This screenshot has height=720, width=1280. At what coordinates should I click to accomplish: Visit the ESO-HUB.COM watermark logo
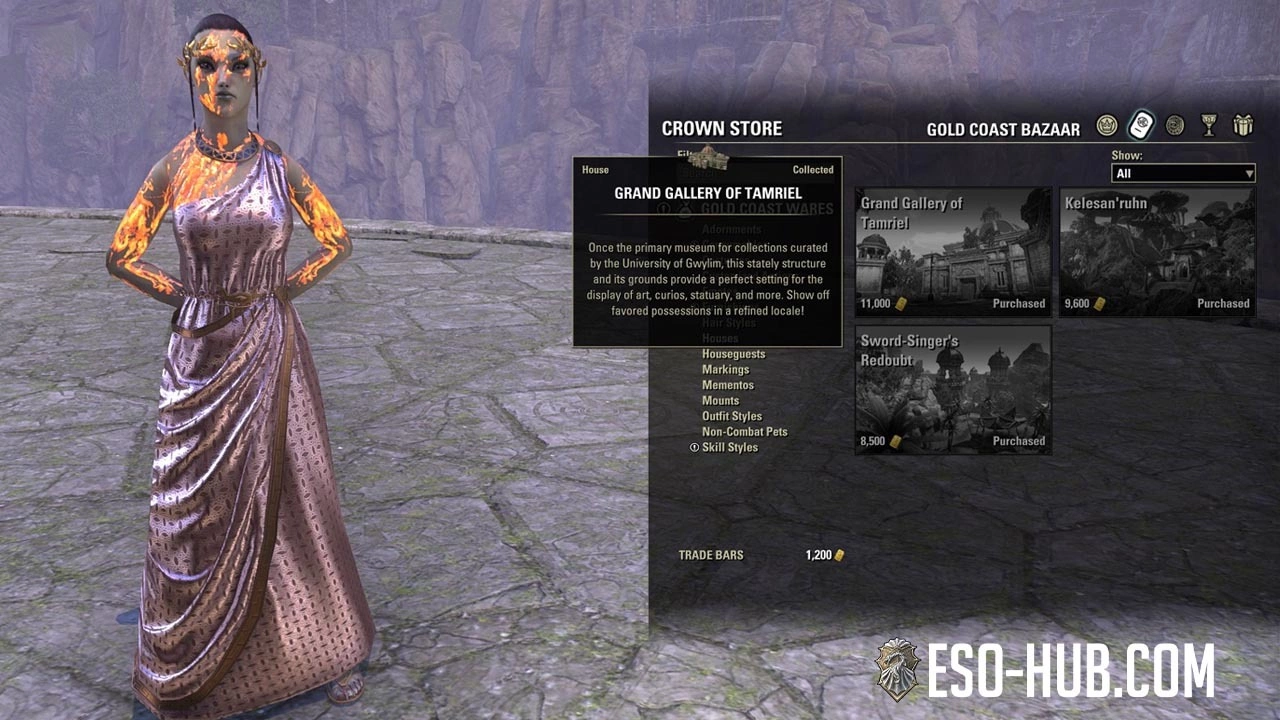tap(1045, 670)
